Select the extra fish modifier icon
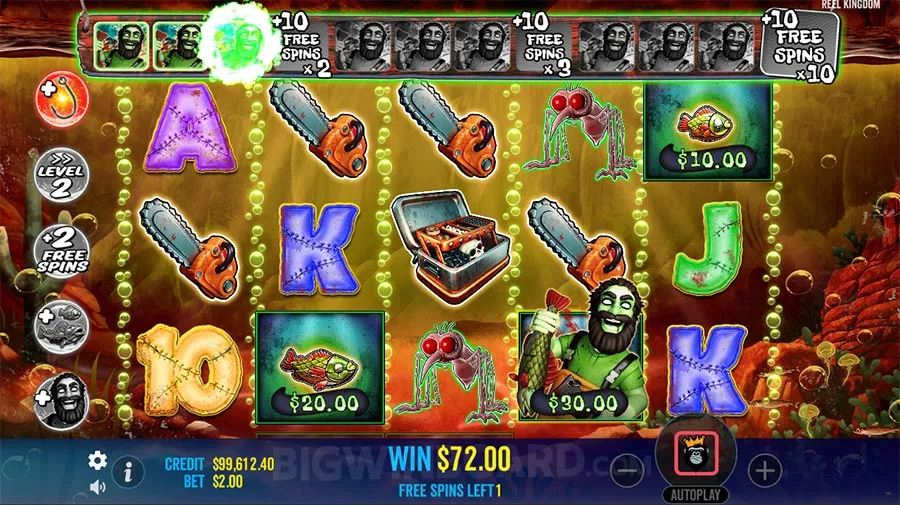Screen dimensions: 900x505 pyautogui.click(x=62, y=325)
